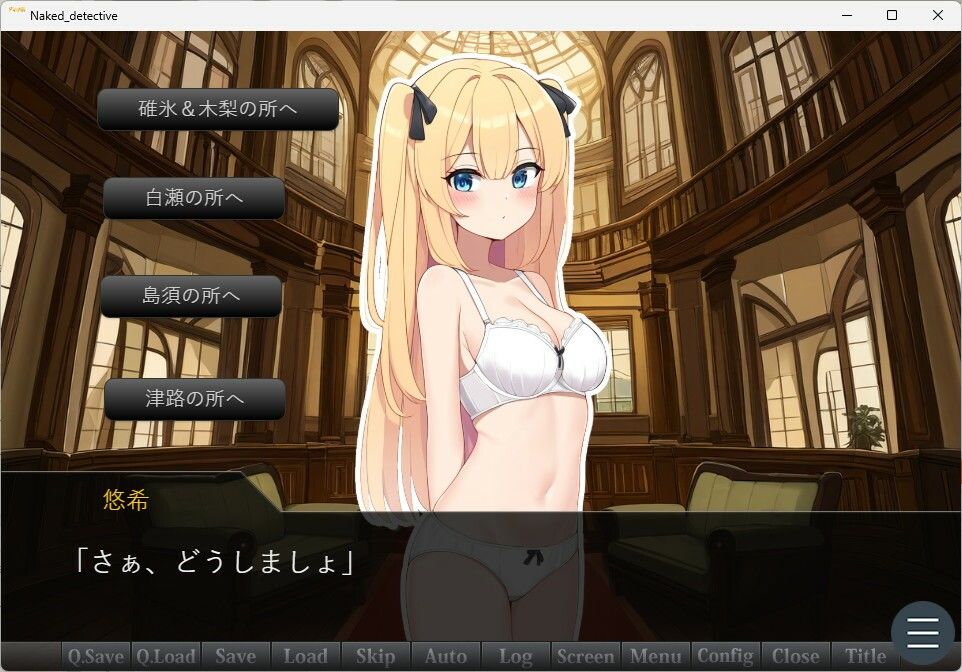Return to the Title screen
Viewport: 962px width, 672px height.
point(866,656)
